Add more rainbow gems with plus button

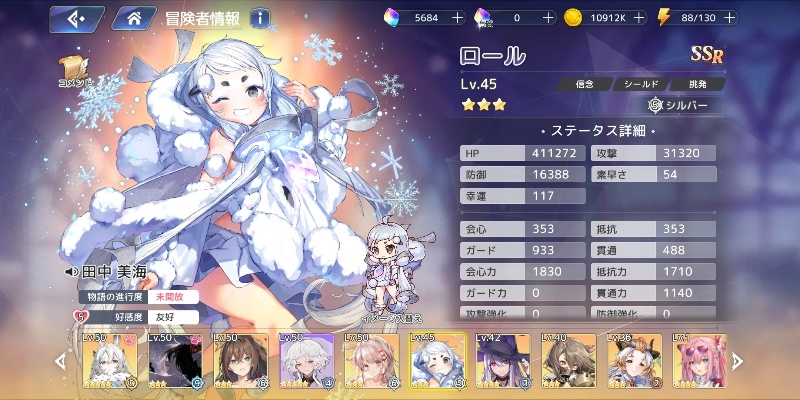pyautogui.click(x=457, y=17)
